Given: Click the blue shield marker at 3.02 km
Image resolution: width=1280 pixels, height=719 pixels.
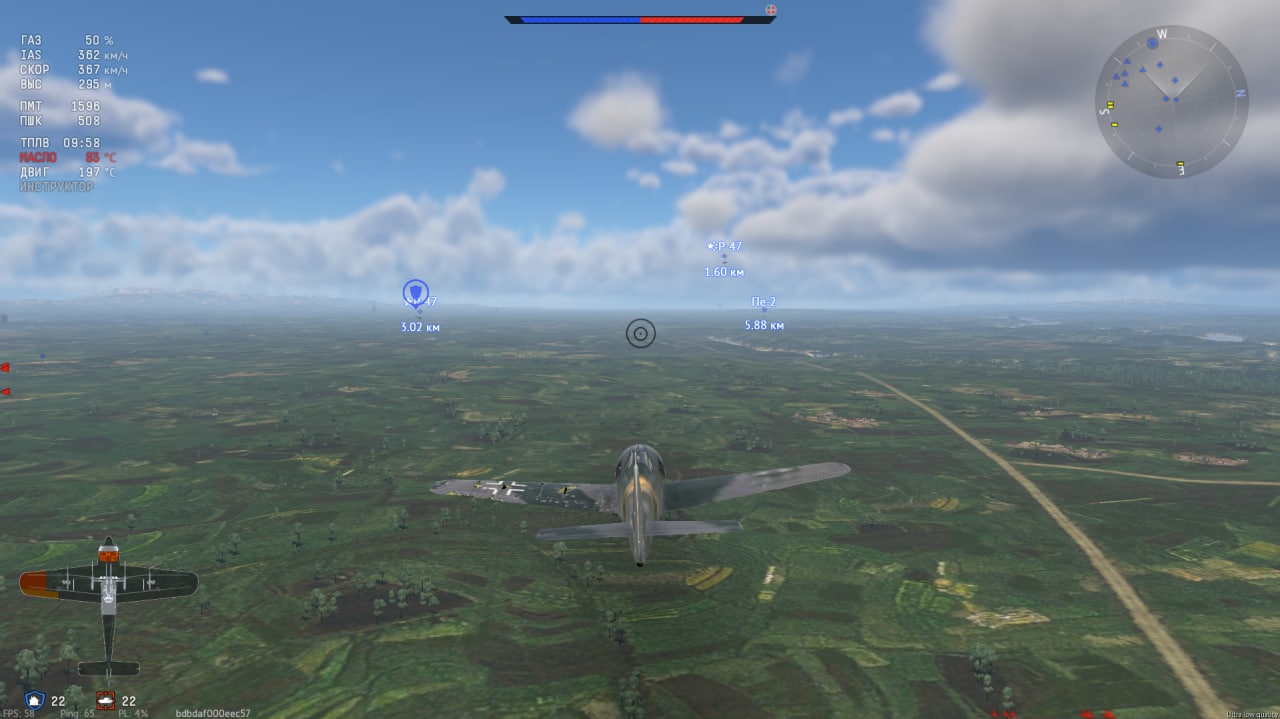Looking at the screenshot, I should [x=416, y=293].
